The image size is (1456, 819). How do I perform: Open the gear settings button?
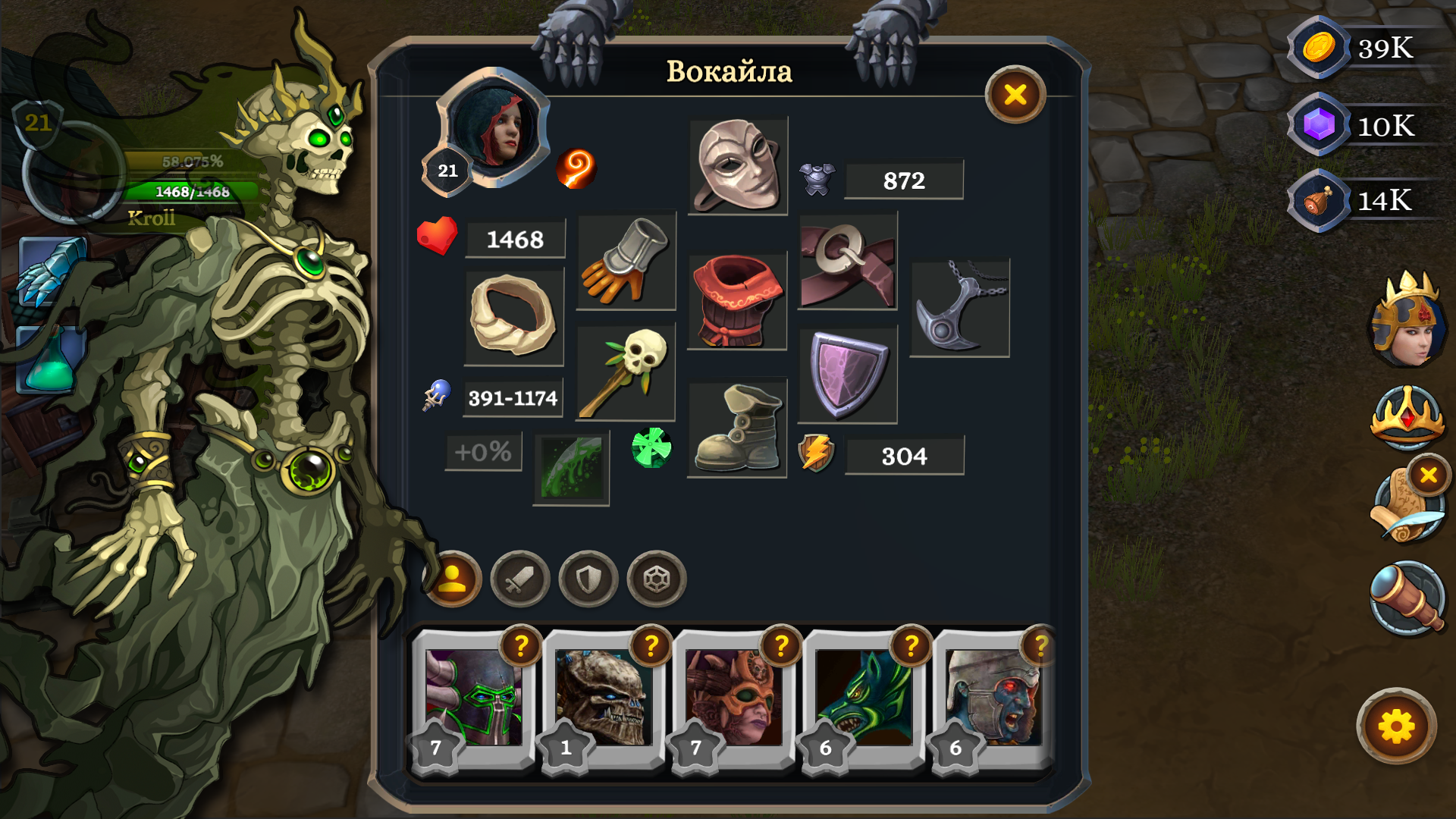pos(1396,727)
